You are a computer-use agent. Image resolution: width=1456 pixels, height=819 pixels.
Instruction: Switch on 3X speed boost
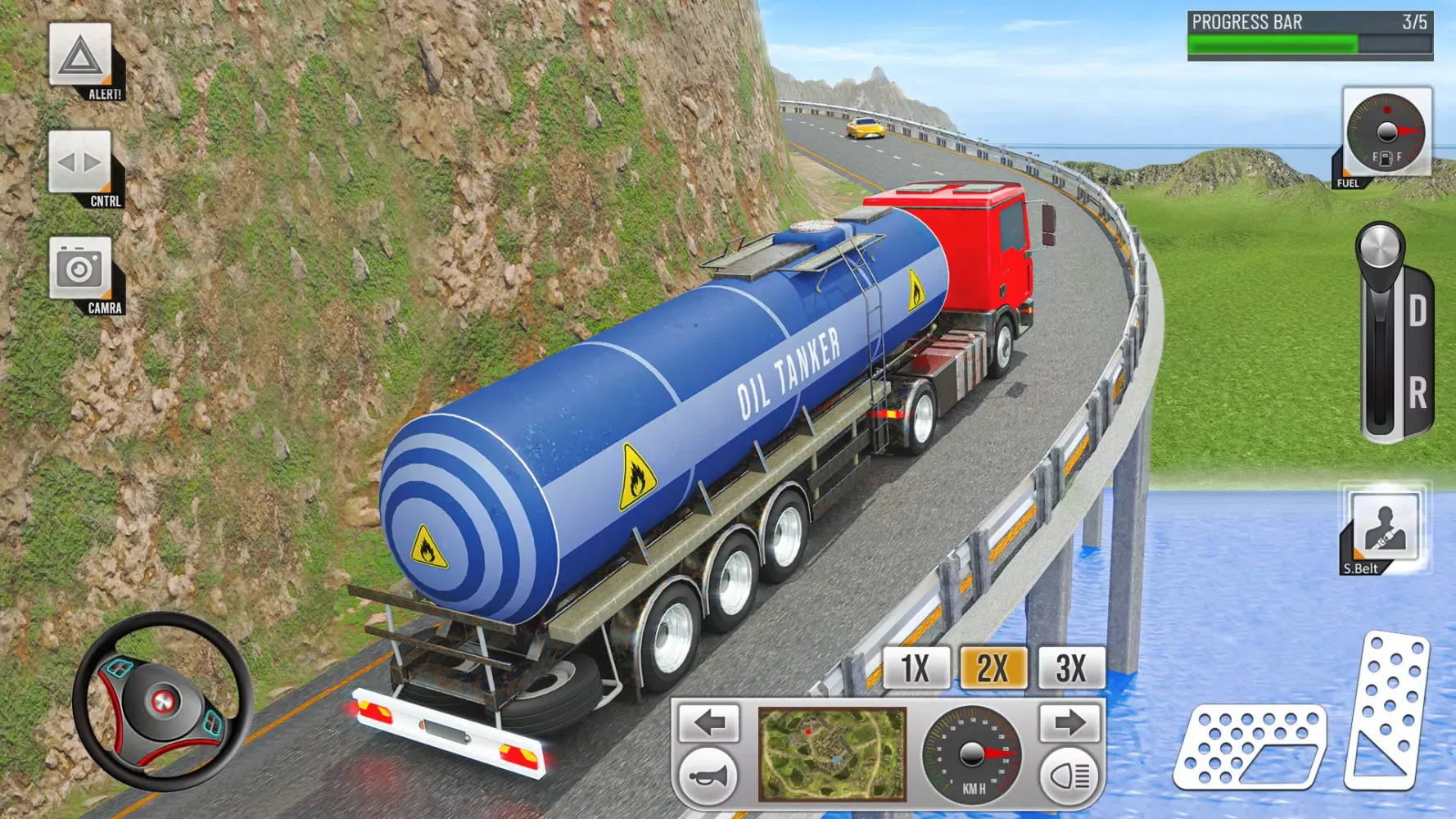pos(1071,668)
